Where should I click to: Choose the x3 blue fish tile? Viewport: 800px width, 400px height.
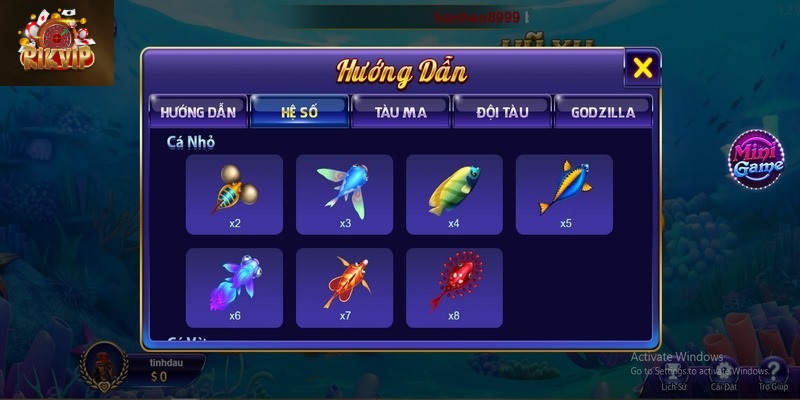tap(344, 194)
